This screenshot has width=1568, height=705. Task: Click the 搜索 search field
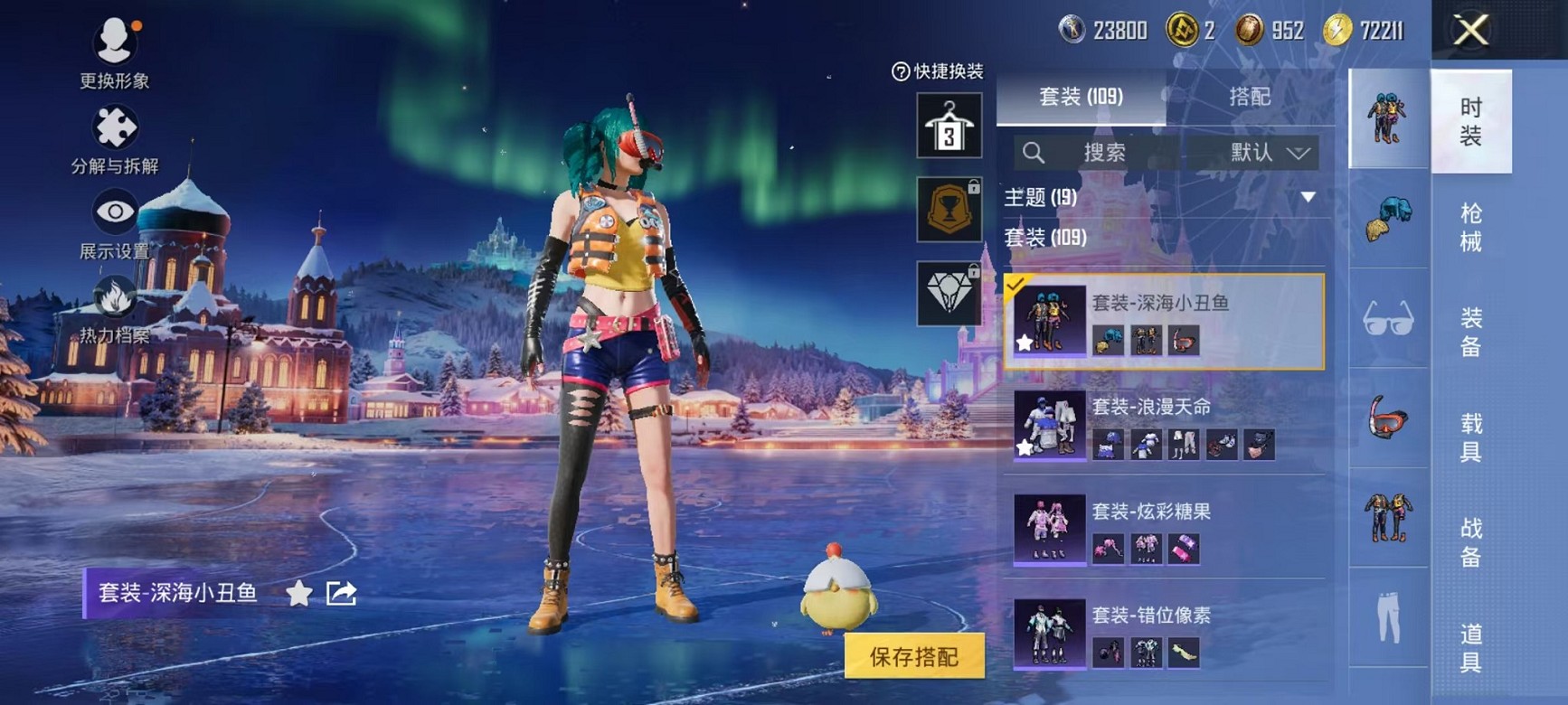pyautogui.click(x=1103, y=153)
